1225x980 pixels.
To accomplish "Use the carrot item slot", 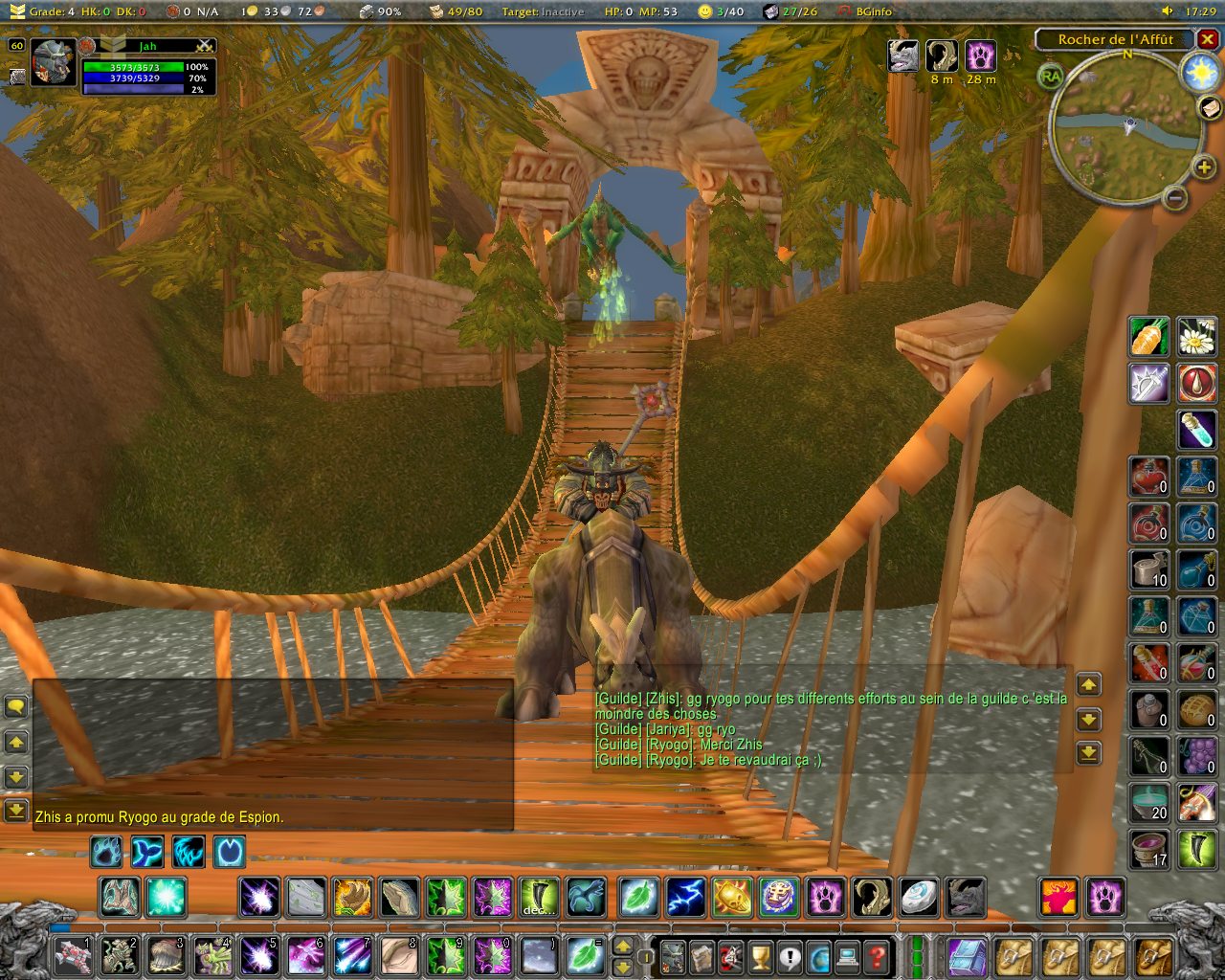I will [1148, 337].
